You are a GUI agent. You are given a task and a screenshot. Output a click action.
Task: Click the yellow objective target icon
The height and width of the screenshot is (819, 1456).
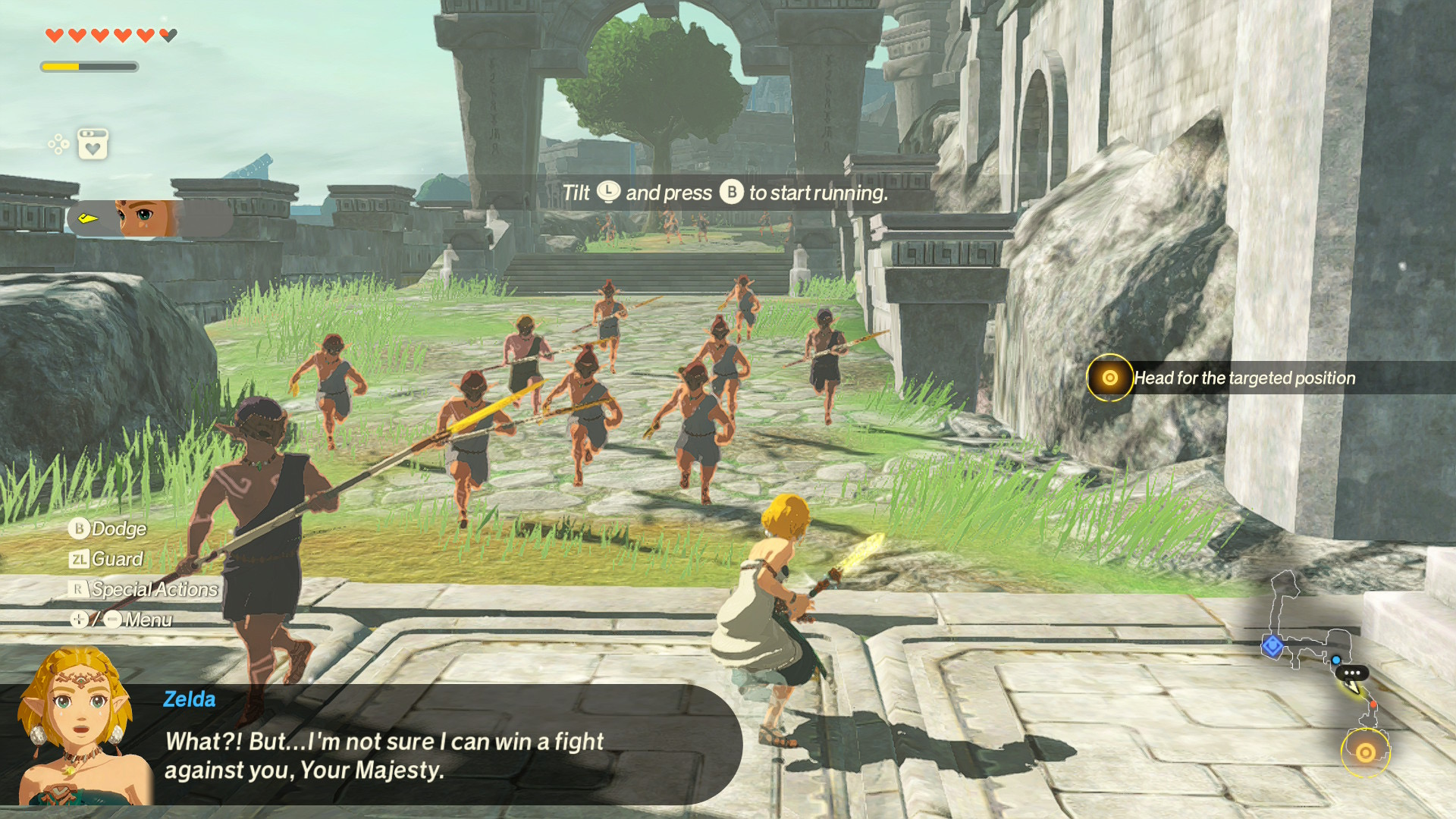[x=1109, y=378]
